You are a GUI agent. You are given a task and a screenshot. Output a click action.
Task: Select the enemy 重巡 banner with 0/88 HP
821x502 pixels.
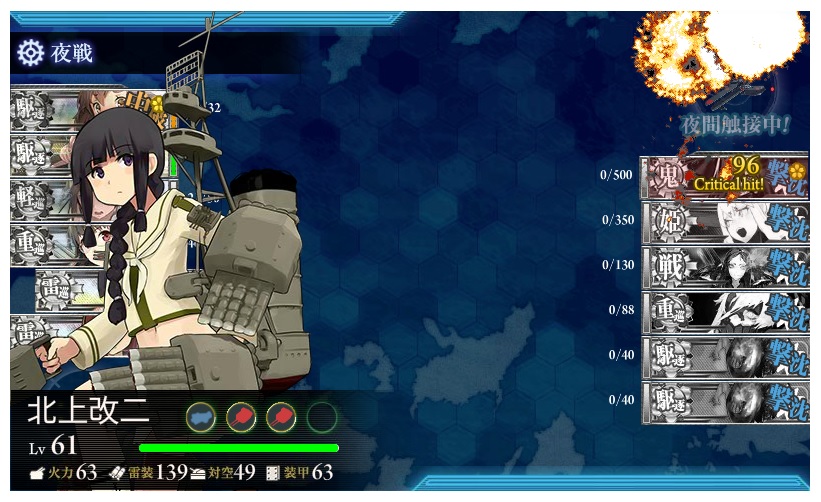point(724,311)
